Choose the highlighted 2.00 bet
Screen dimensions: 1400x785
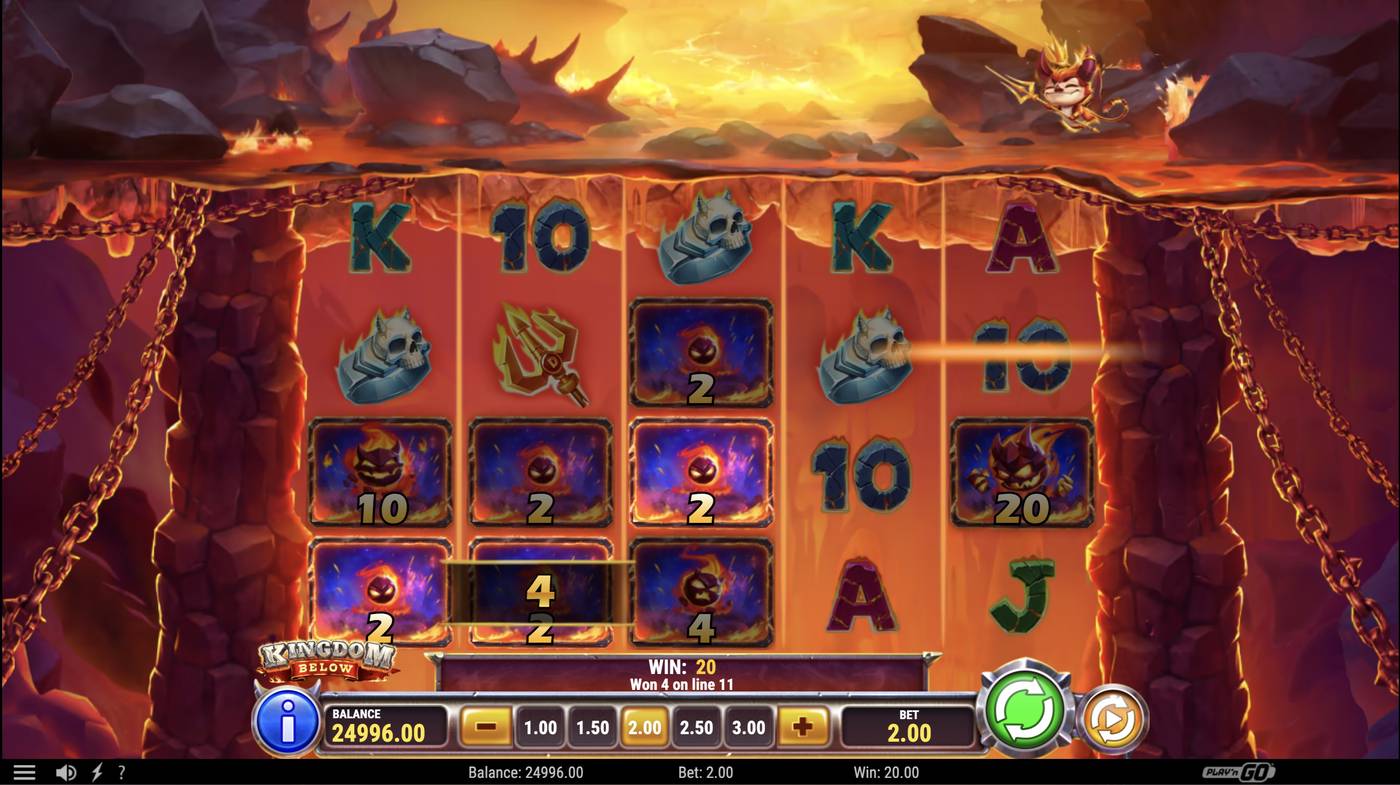pyautogui.click(x=645, y=727)
